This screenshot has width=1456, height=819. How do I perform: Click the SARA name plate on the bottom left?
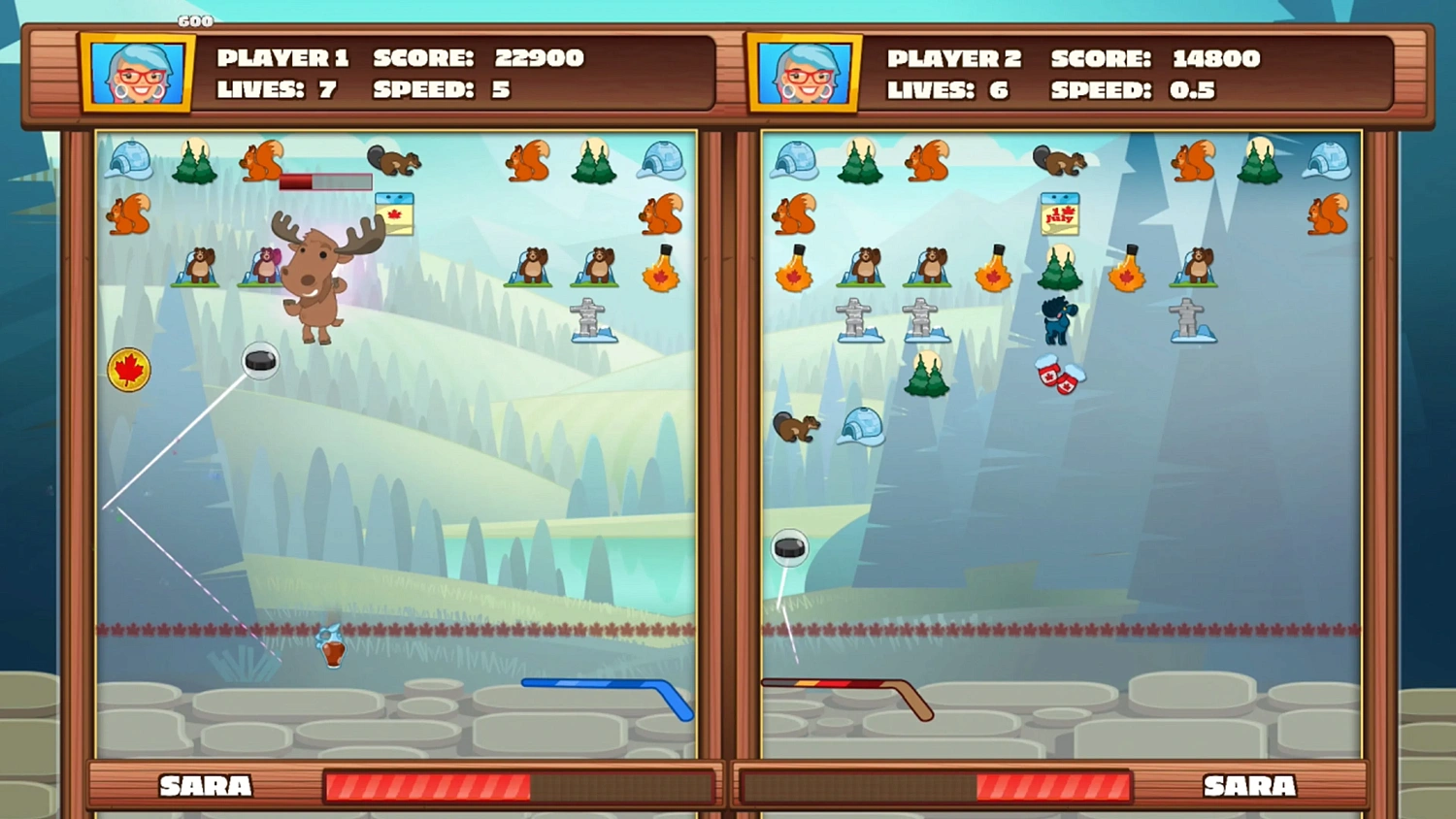tap(204, 786)
